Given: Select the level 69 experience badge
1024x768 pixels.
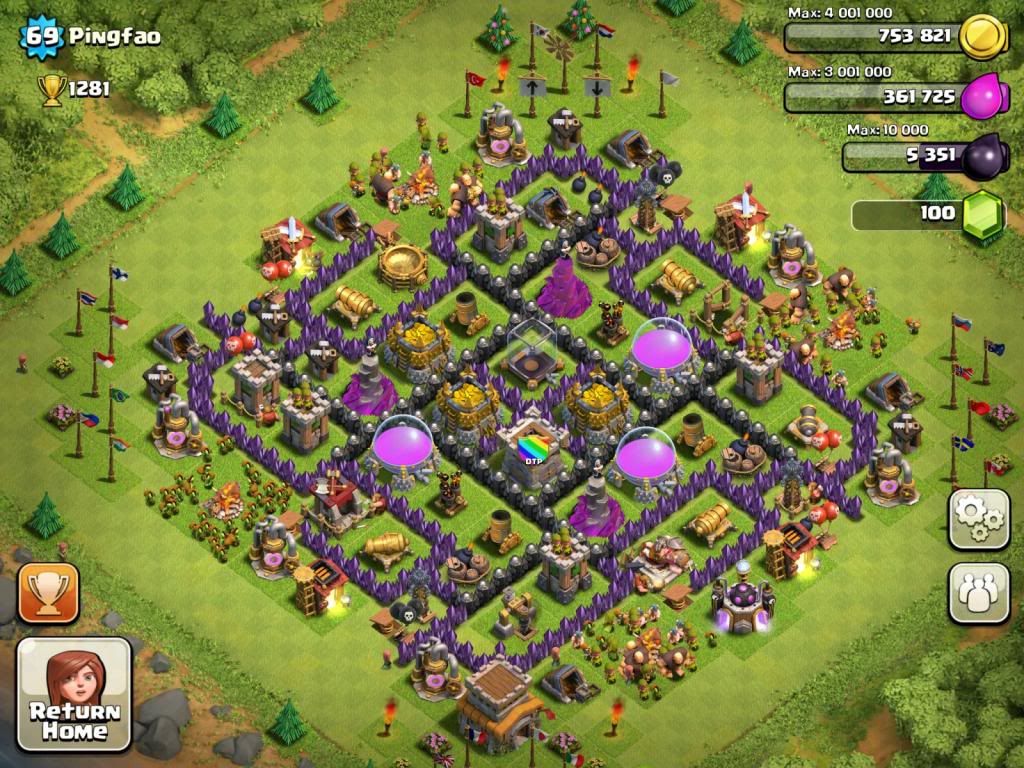Looking at the screenshot, I should [41, 38].
